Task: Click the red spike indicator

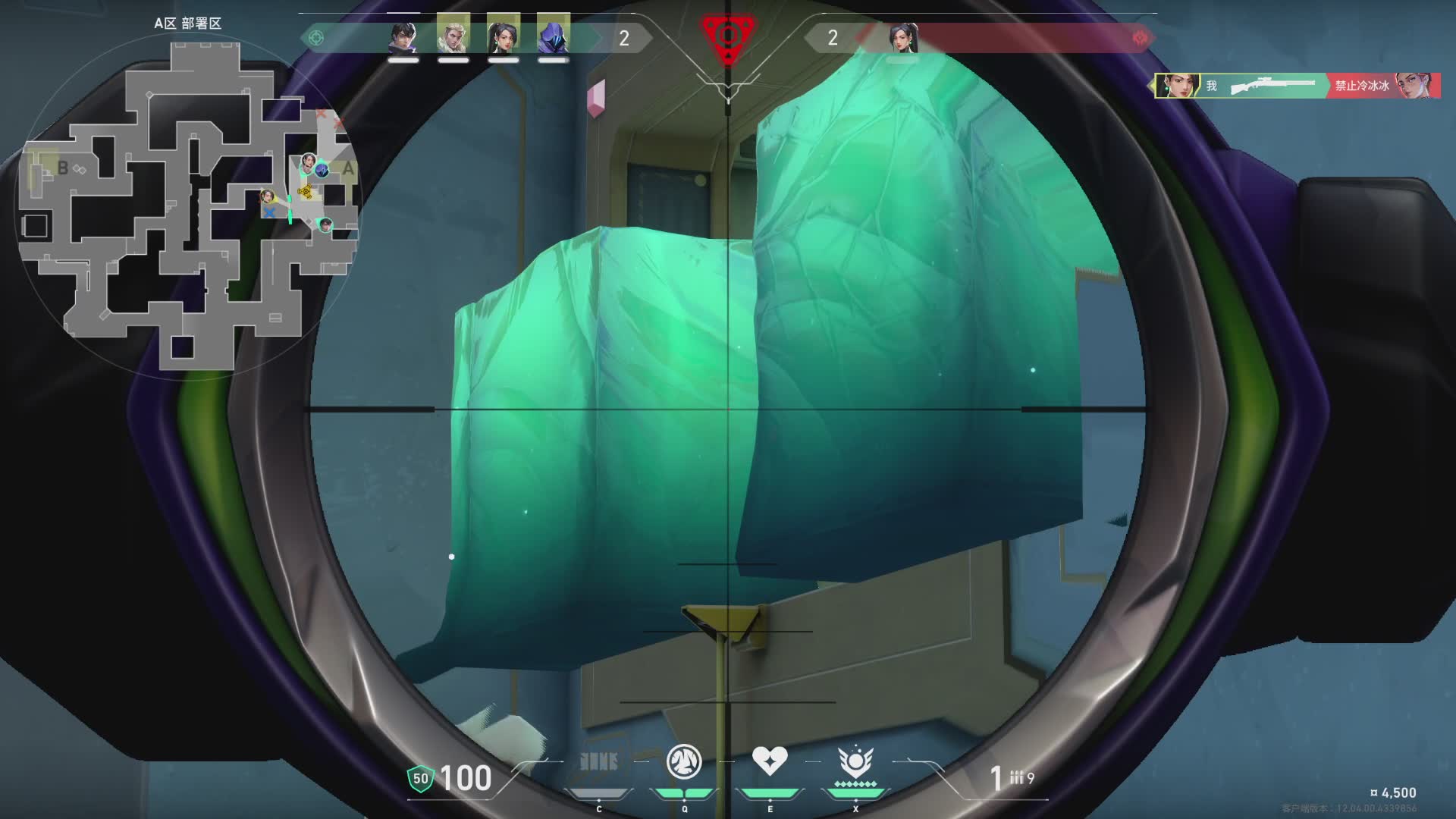Action: coord(727,36)
